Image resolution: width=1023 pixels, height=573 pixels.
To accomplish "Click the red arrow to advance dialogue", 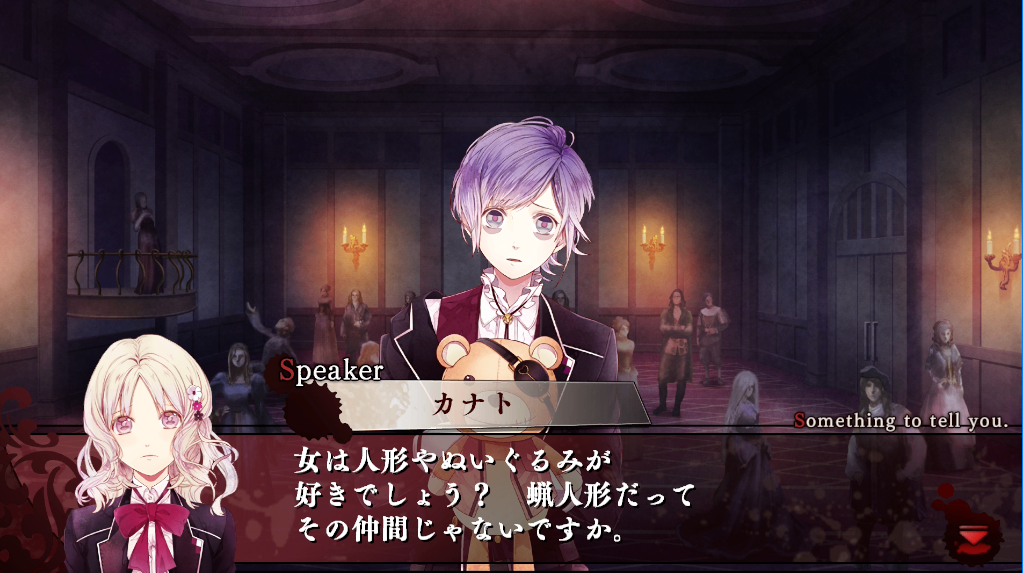I will coord(970,538).
